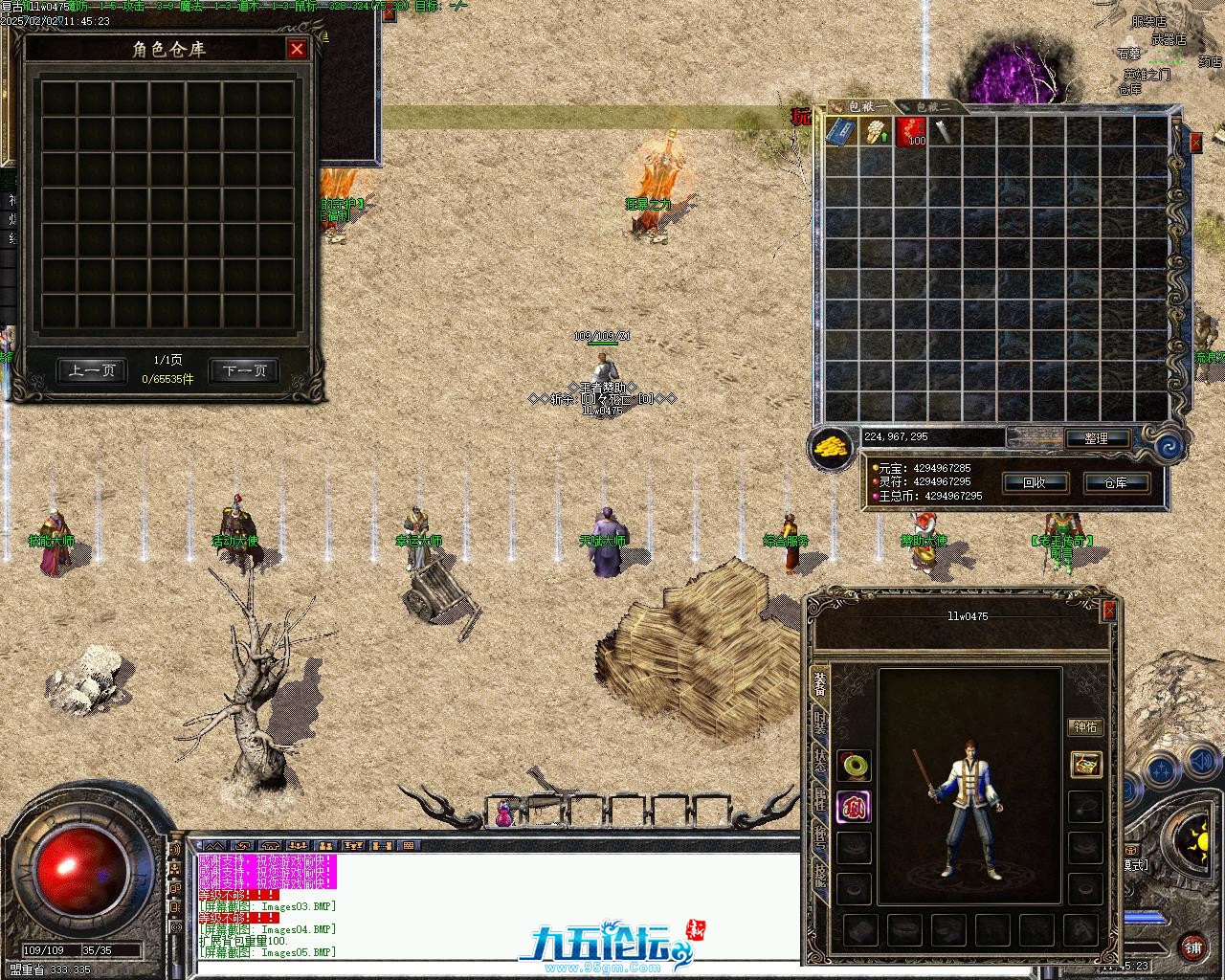The width and height of the screenshot is (1225, 980).
Task: Close the 角色仓库 warehouse window
Action: tap(298, 49)
